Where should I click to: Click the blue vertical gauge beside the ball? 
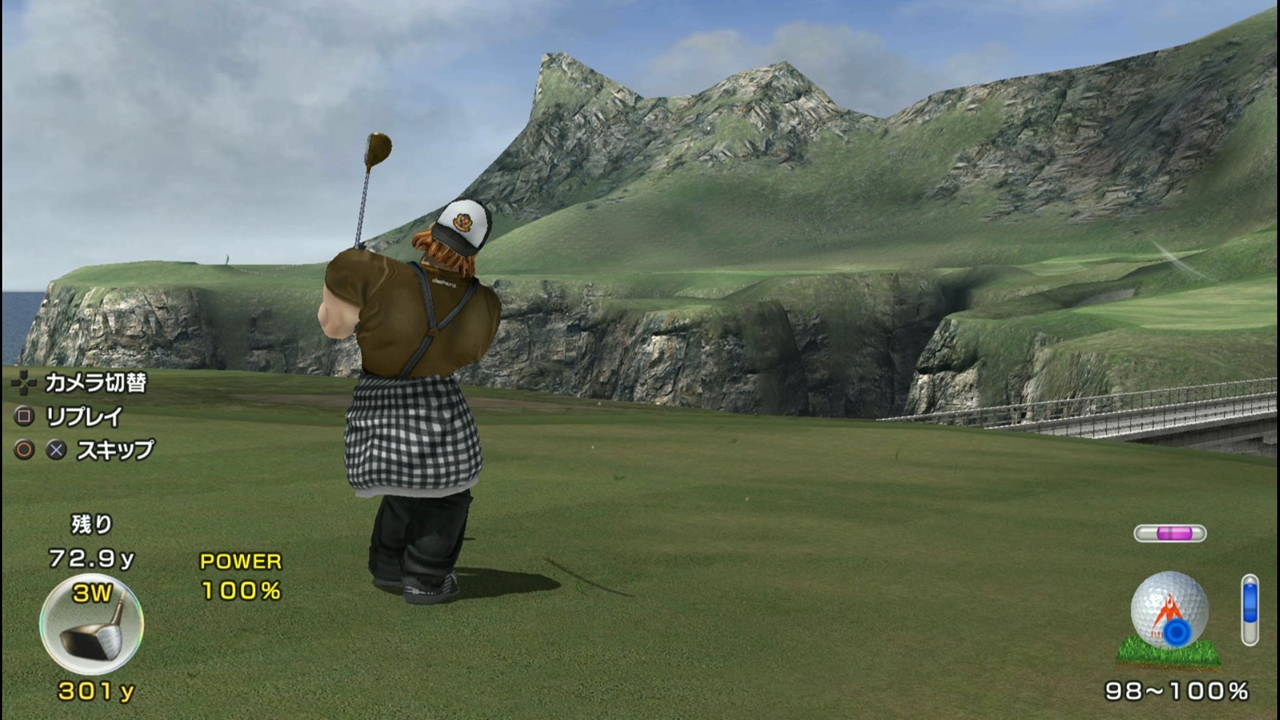1249,609
